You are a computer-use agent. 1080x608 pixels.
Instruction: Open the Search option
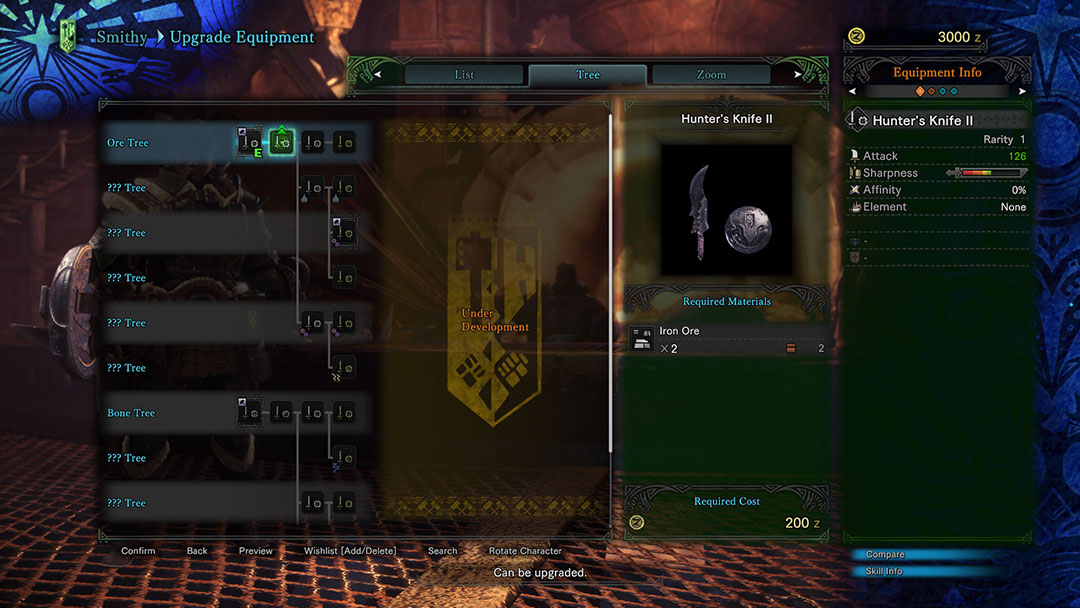pyautogui.click(x=442, y=551)
